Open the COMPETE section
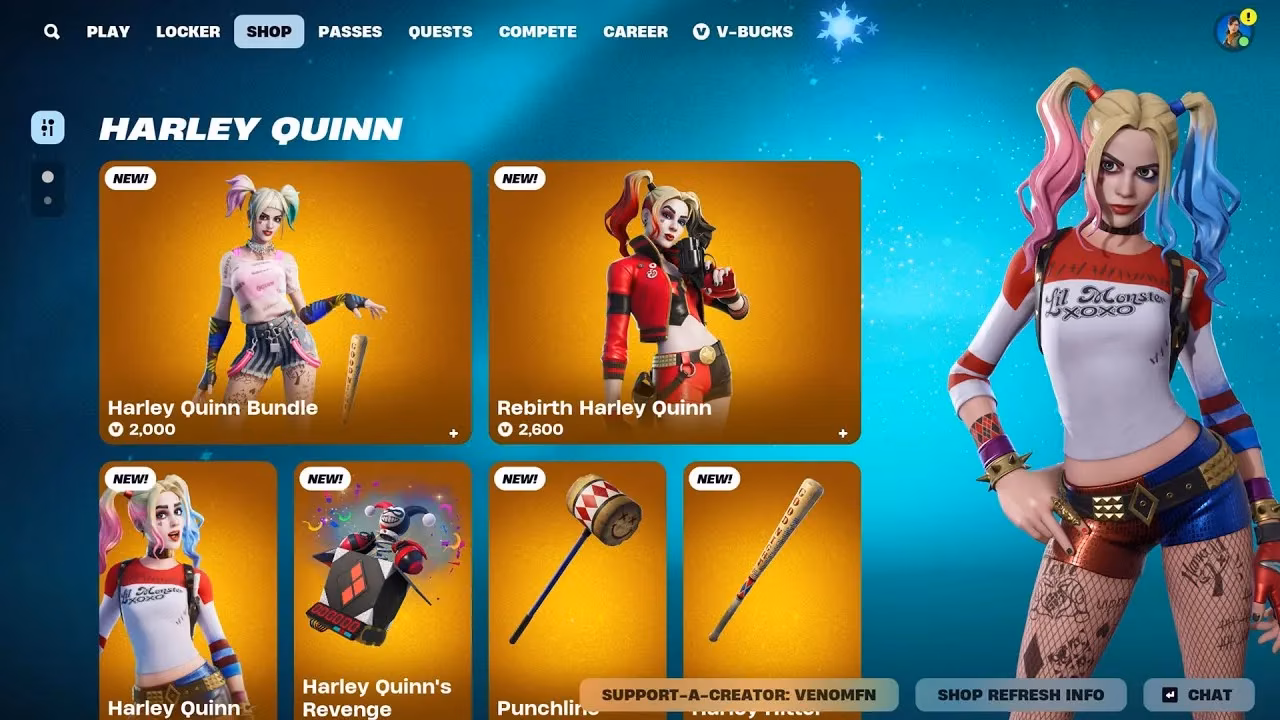Image resolution: width=1280 pixels, height=720 pixels. pos(538,31)
